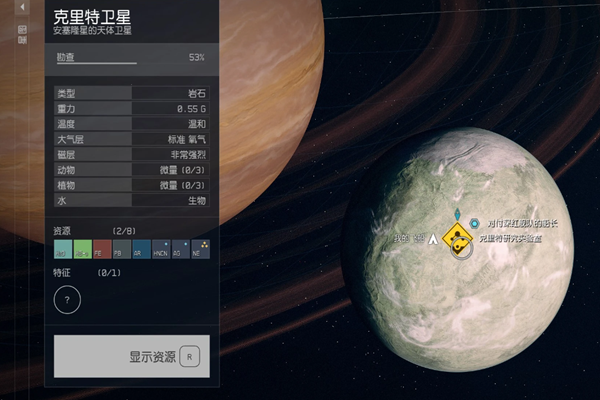Viewport: 600px width, 400px height.
Task: Select the FE iron resource tile
Action: (101, 248)
